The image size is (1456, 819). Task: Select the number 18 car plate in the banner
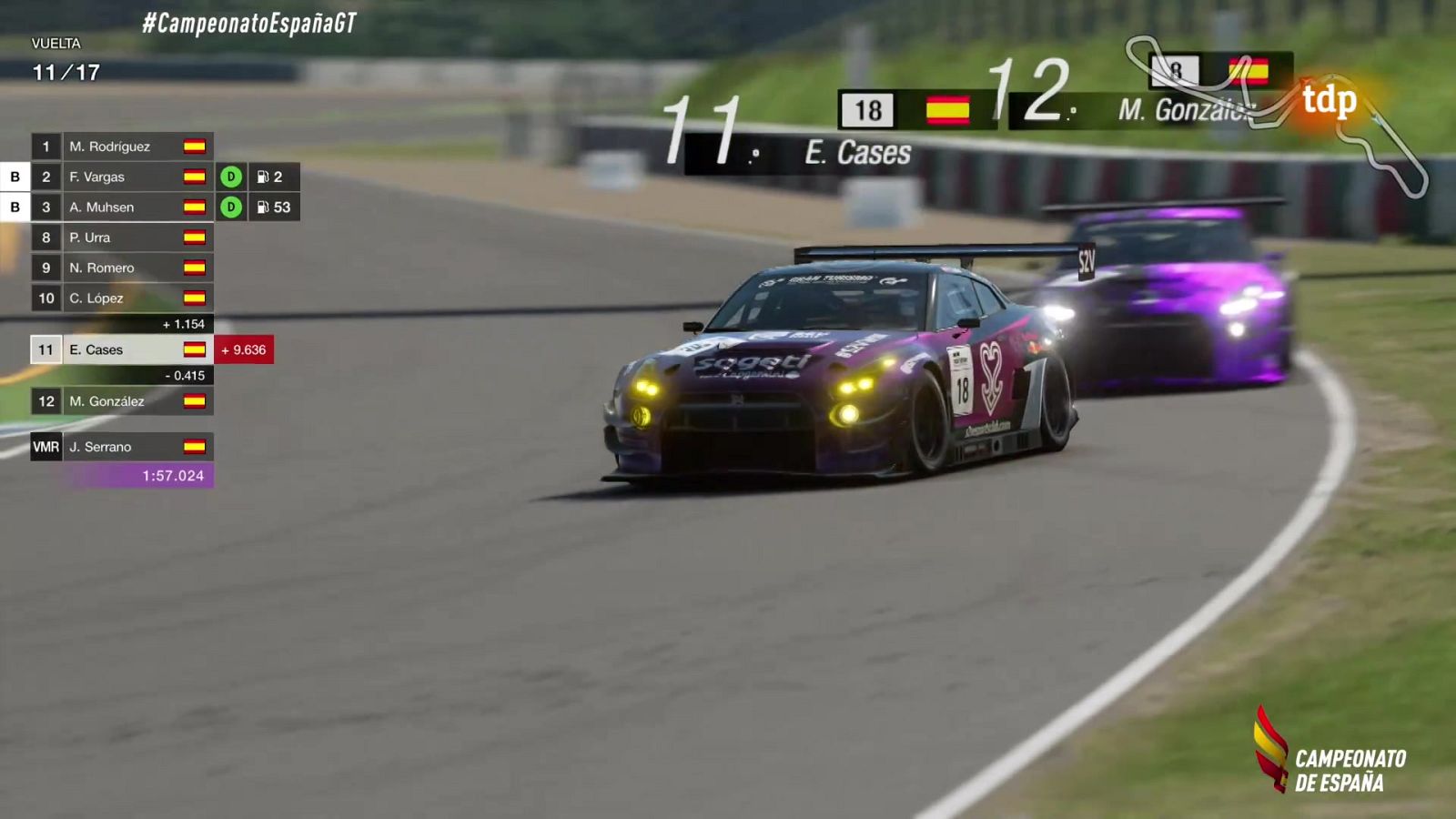[x=866, y=108]
